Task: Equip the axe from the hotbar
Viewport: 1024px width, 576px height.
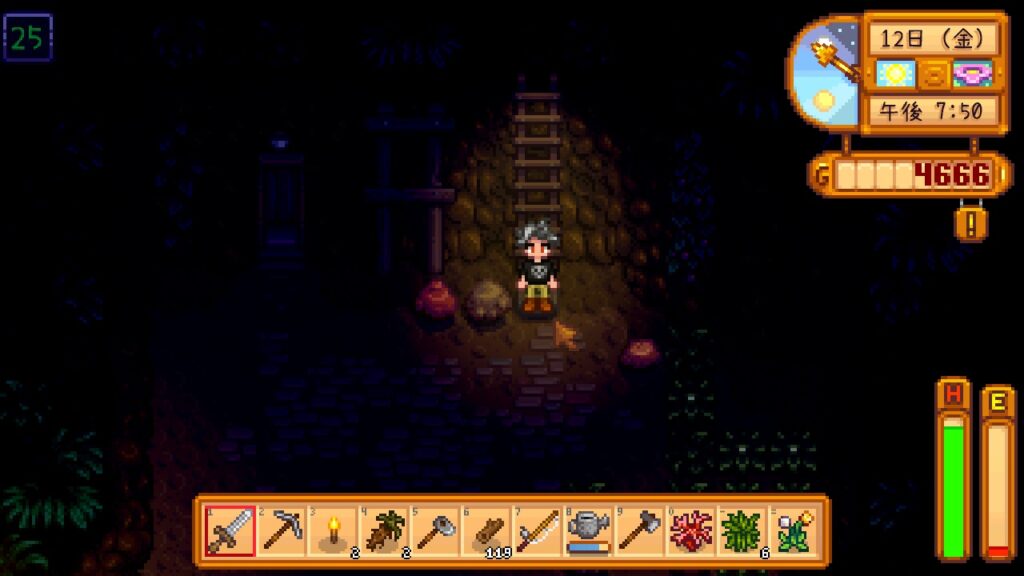Action: [x=641, y=530]
